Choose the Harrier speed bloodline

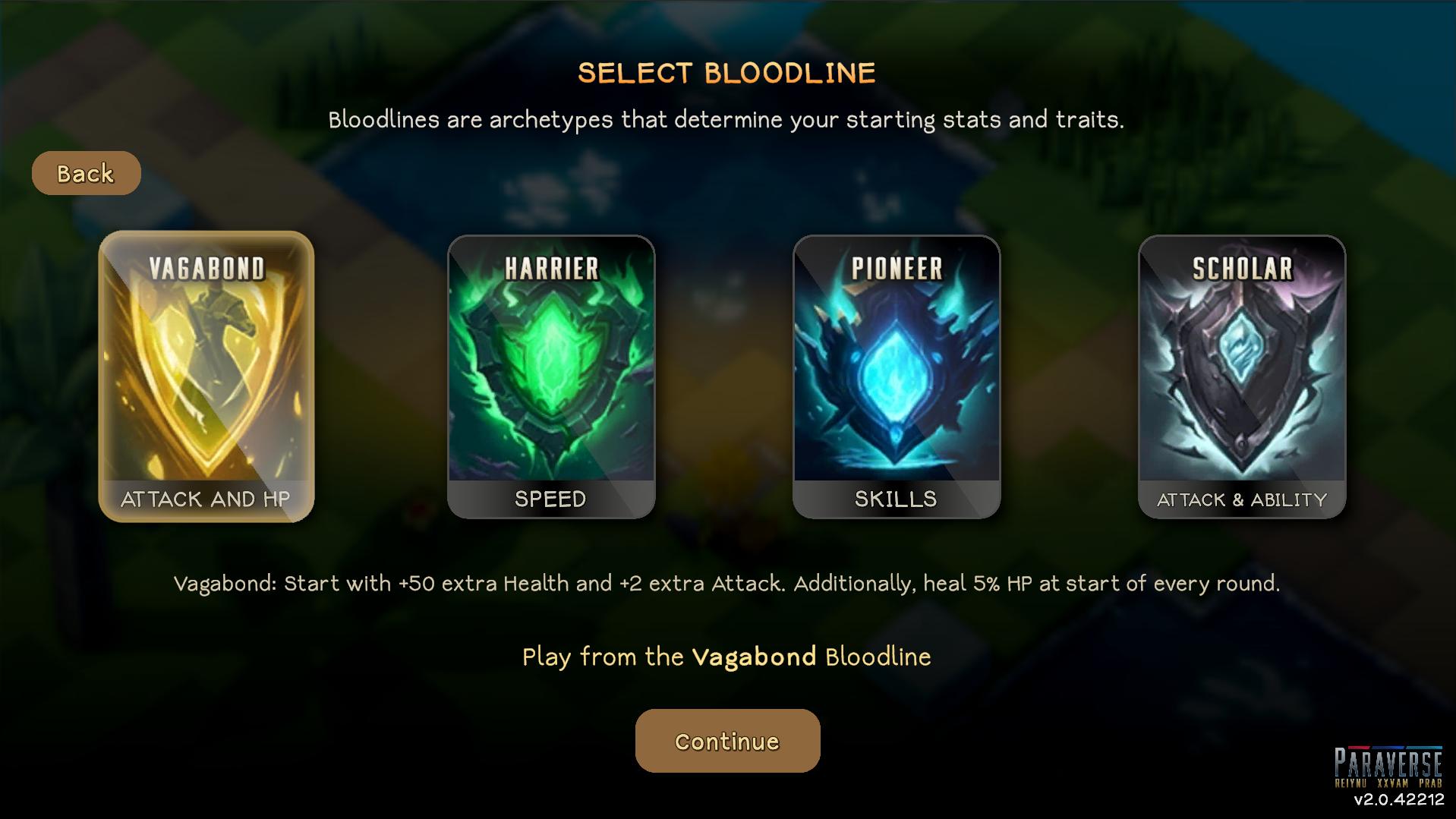coord(550,376)
